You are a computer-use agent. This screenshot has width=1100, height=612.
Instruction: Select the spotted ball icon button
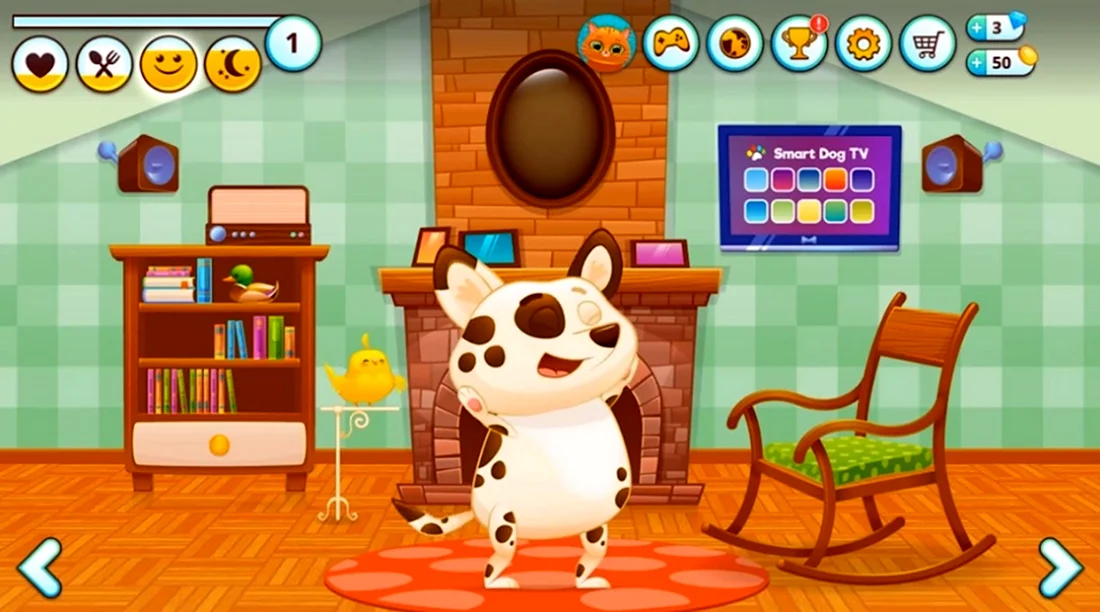(735, 43)
